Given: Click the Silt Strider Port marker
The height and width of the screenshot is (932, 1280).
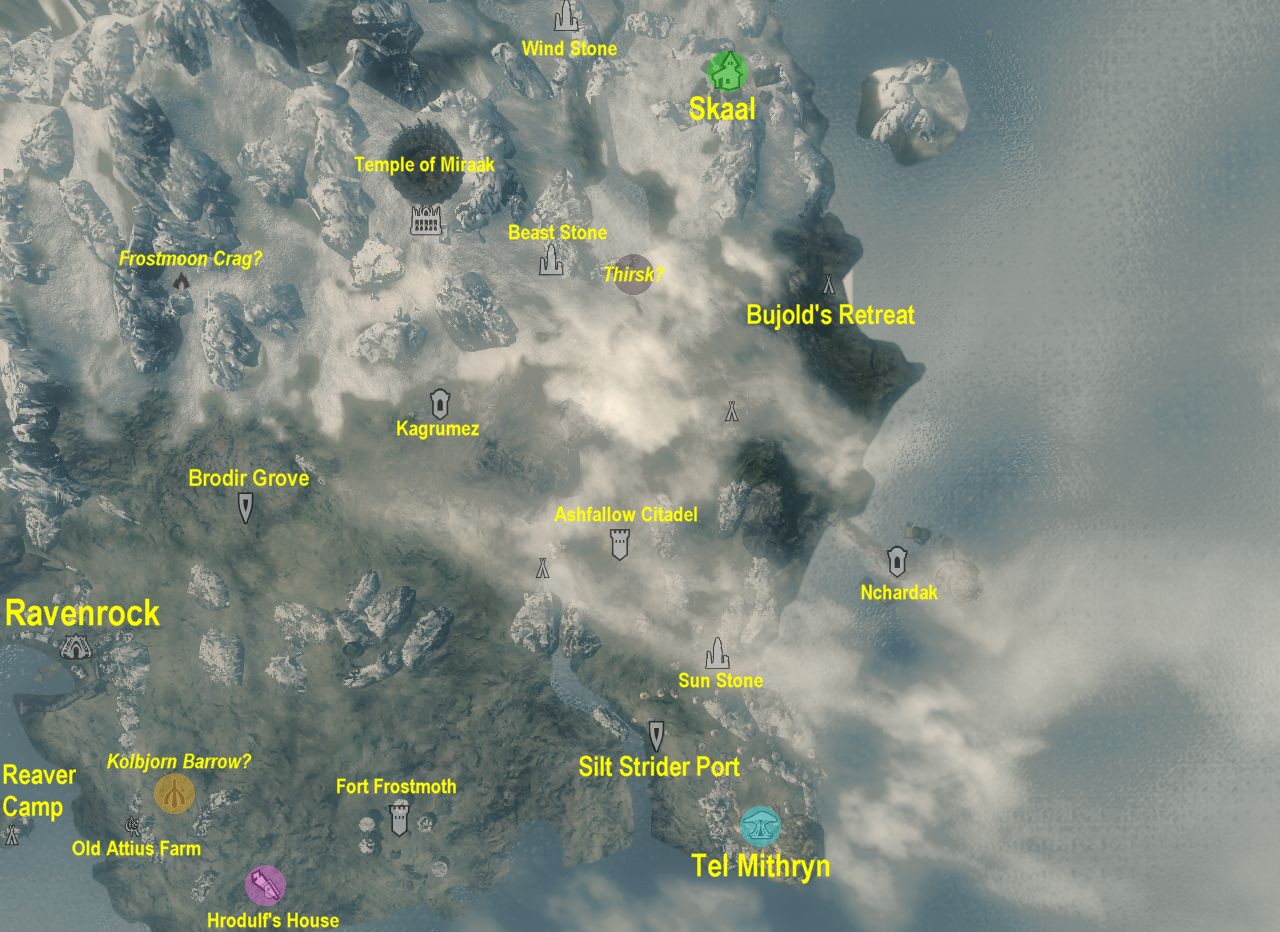Looking at the screenshot, I should tap(656, 735).
